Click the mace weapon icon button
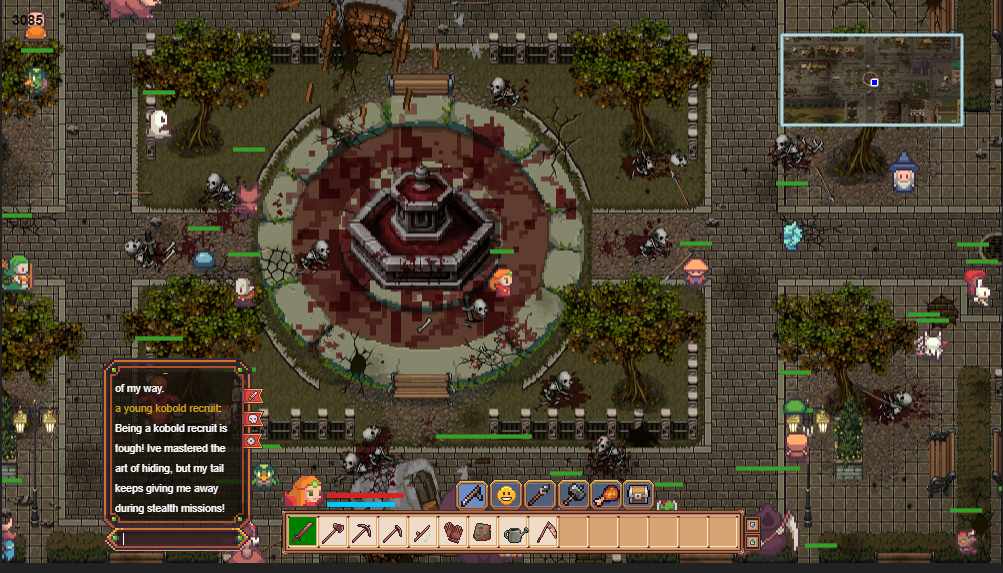Image resolution: width=1003 pixels, height=573 pixels. coord(540,494)
